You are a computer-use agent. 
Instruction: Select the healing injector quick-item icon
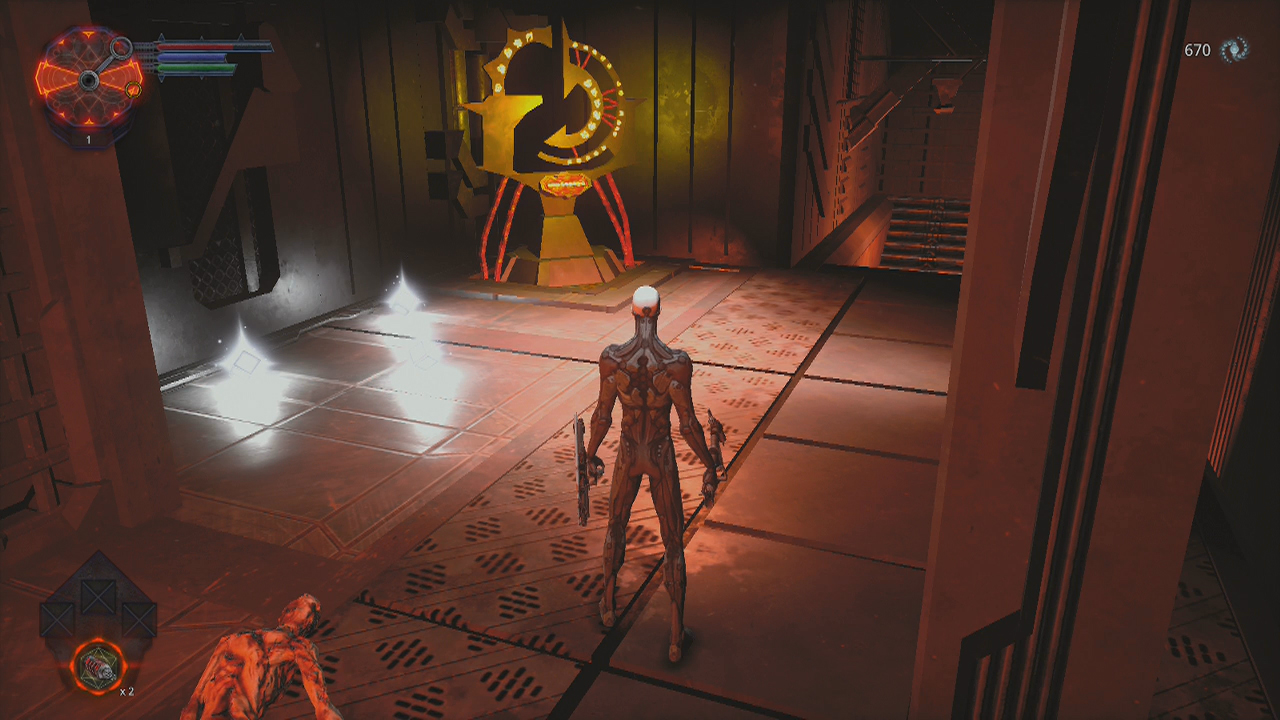[101, 666]
